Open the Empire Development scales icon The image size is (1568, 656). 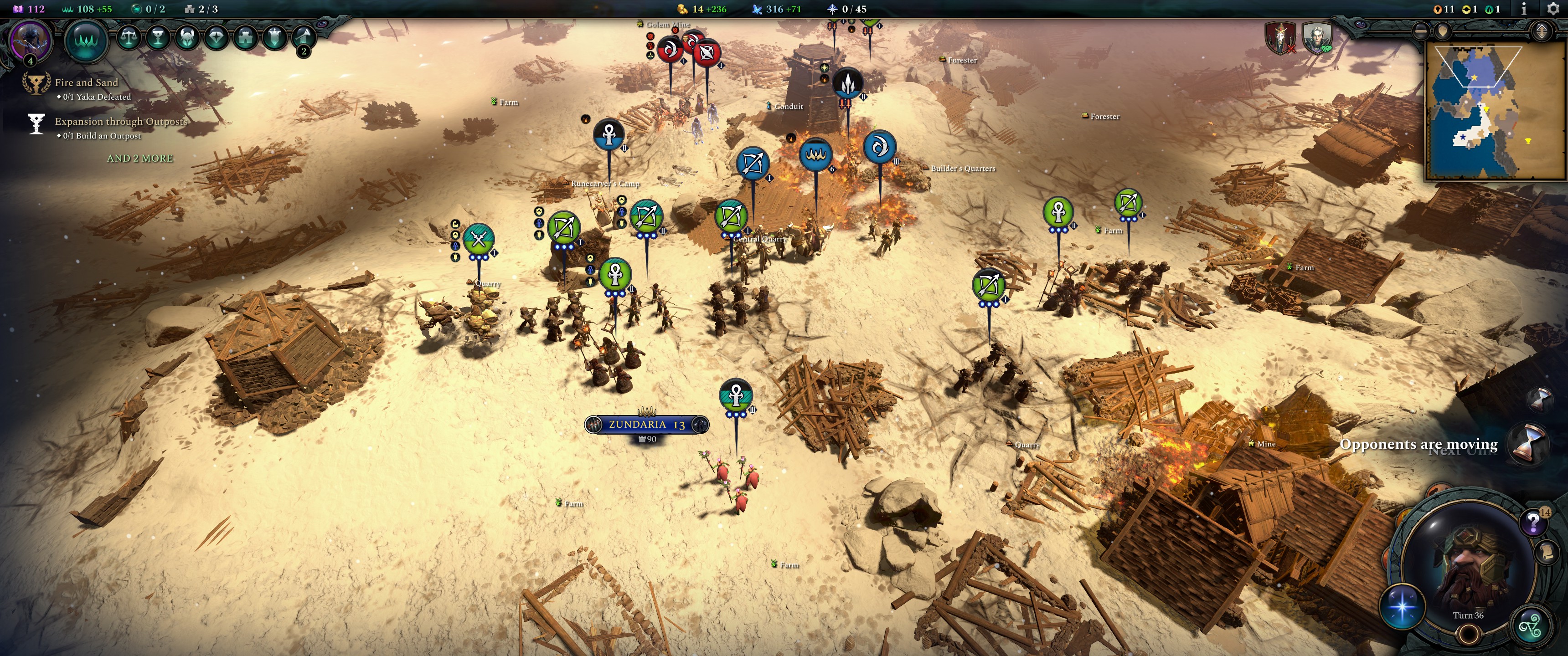point(129,36)
